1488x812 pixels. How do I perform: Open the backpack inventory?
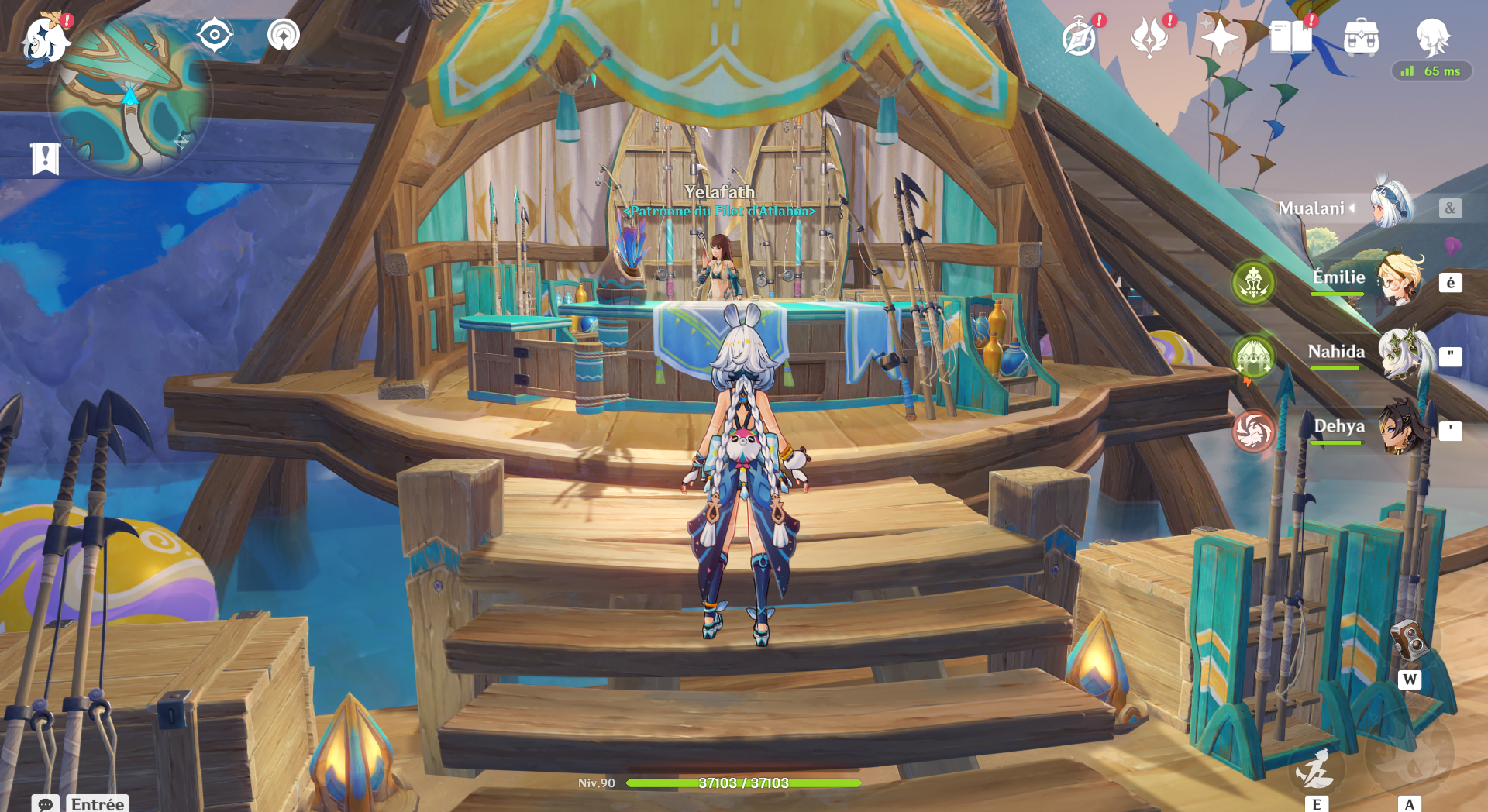pyautogui.click(x=1361, y=37)
